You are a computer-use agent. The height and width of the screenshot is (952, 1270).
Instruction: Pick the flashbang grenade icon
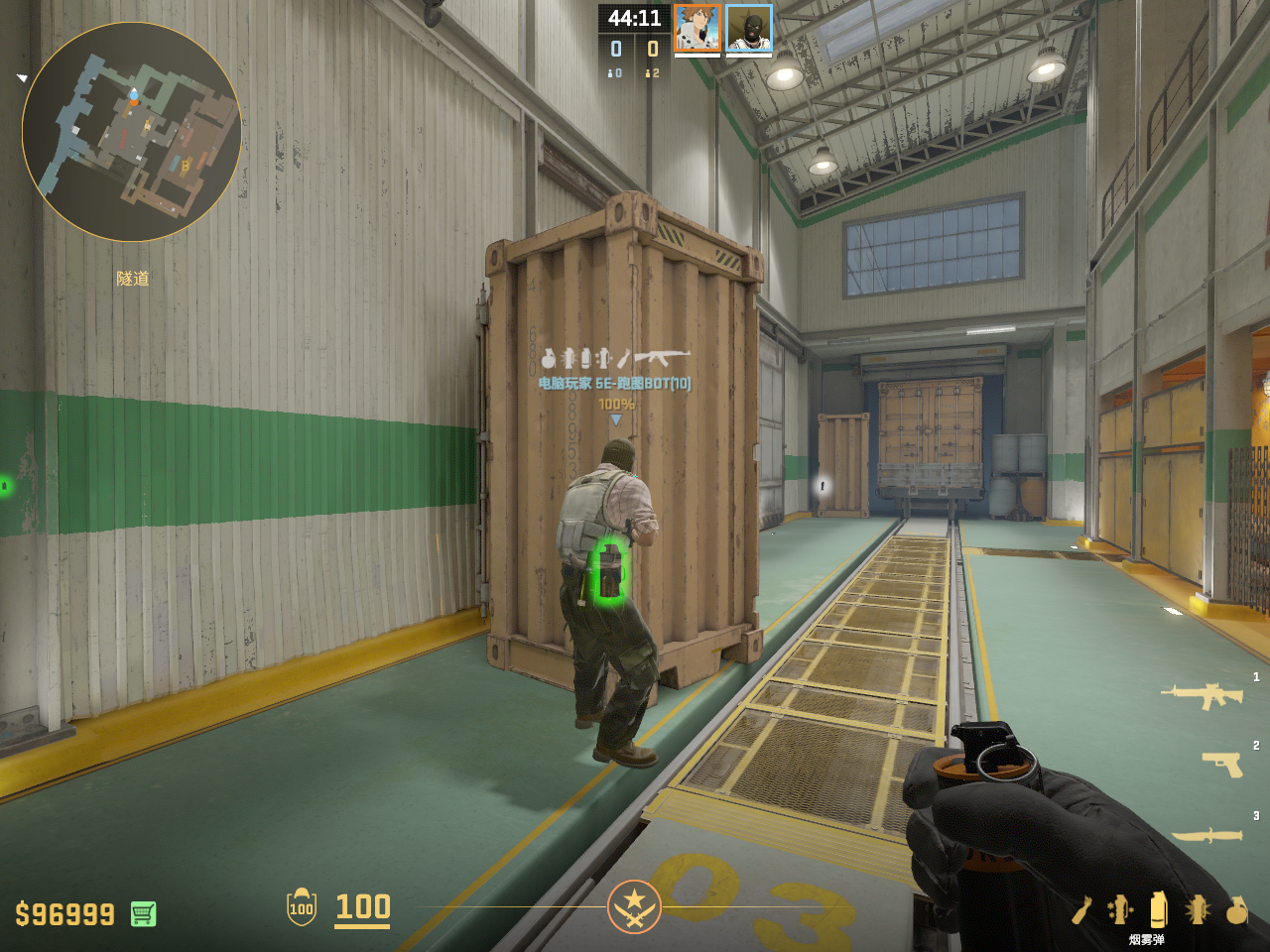[x=1197, y=909]
